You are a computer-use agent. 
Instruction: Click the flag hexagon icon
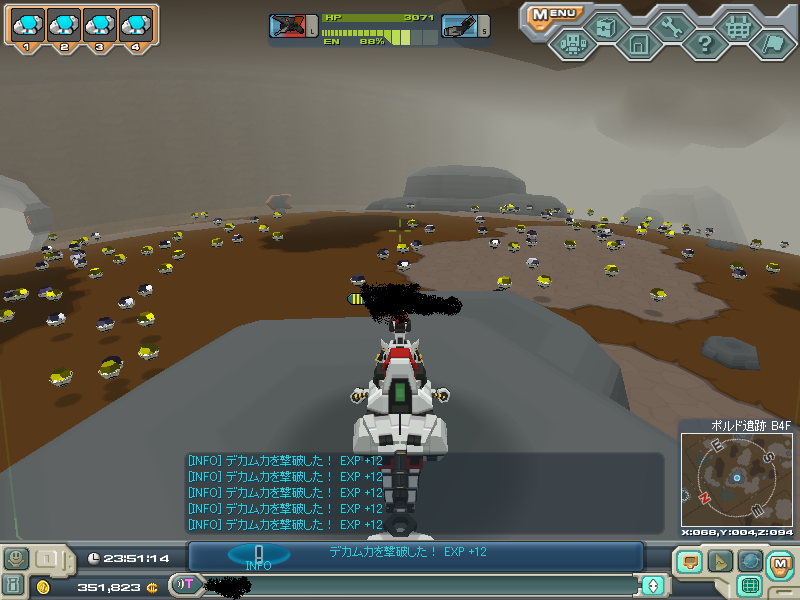pos(772,44)
